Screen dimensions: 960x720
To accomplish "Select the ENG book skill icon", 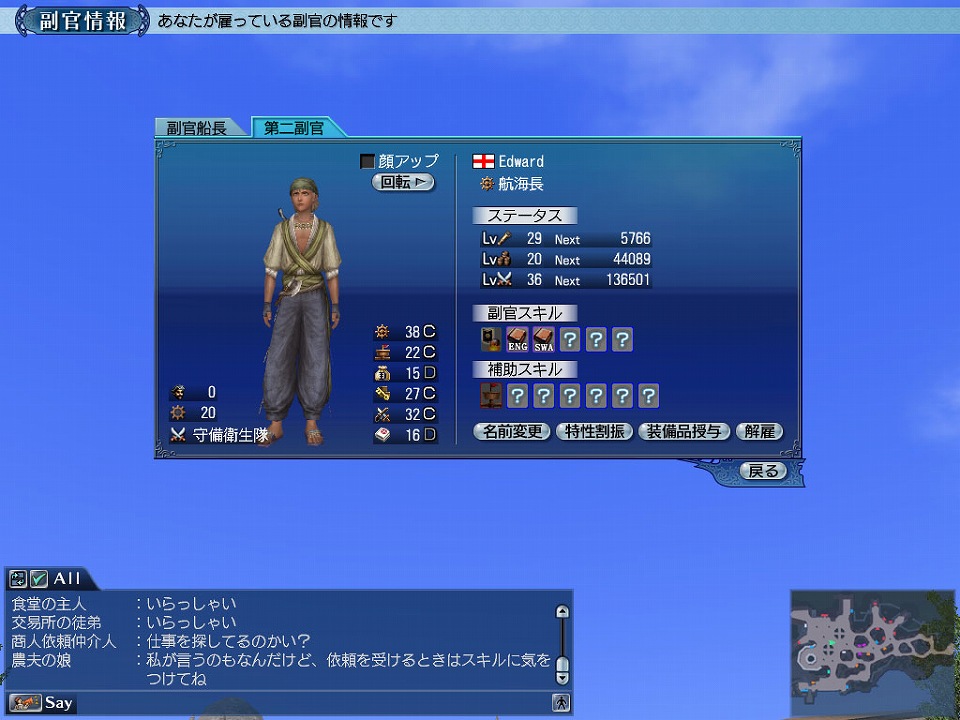I will tap(518, 340).
